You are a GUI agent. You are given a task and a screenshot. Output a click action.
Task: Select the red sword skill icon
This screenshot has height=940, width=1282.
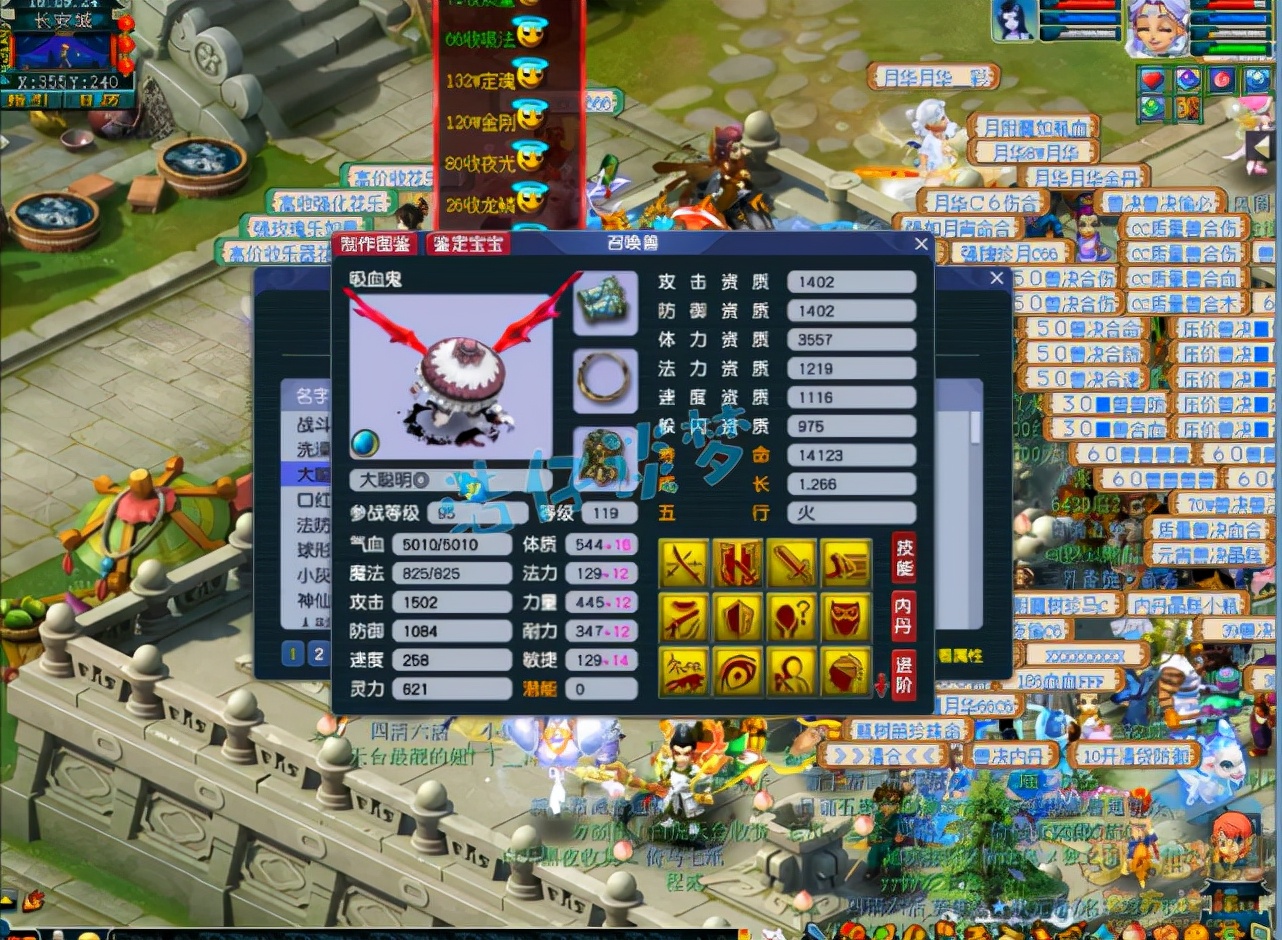pyautogui.click(x=792, y=564)
